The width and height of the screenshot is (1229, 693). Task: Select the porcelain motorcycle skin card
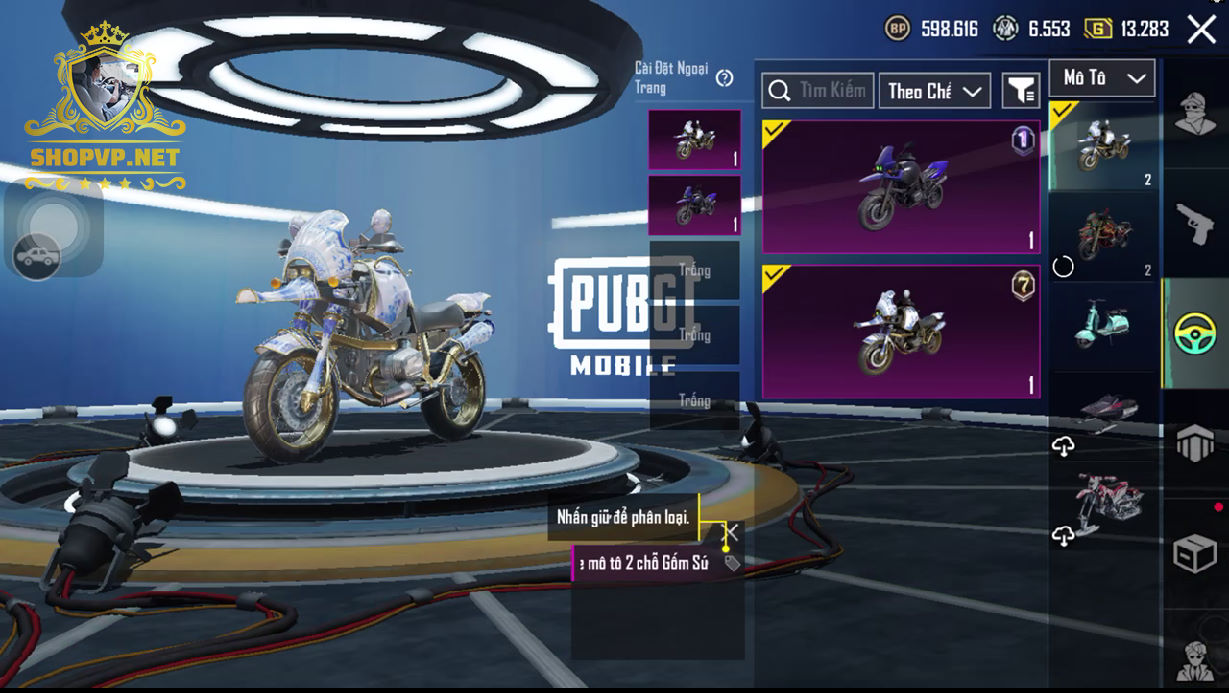(x=900, y=331)
